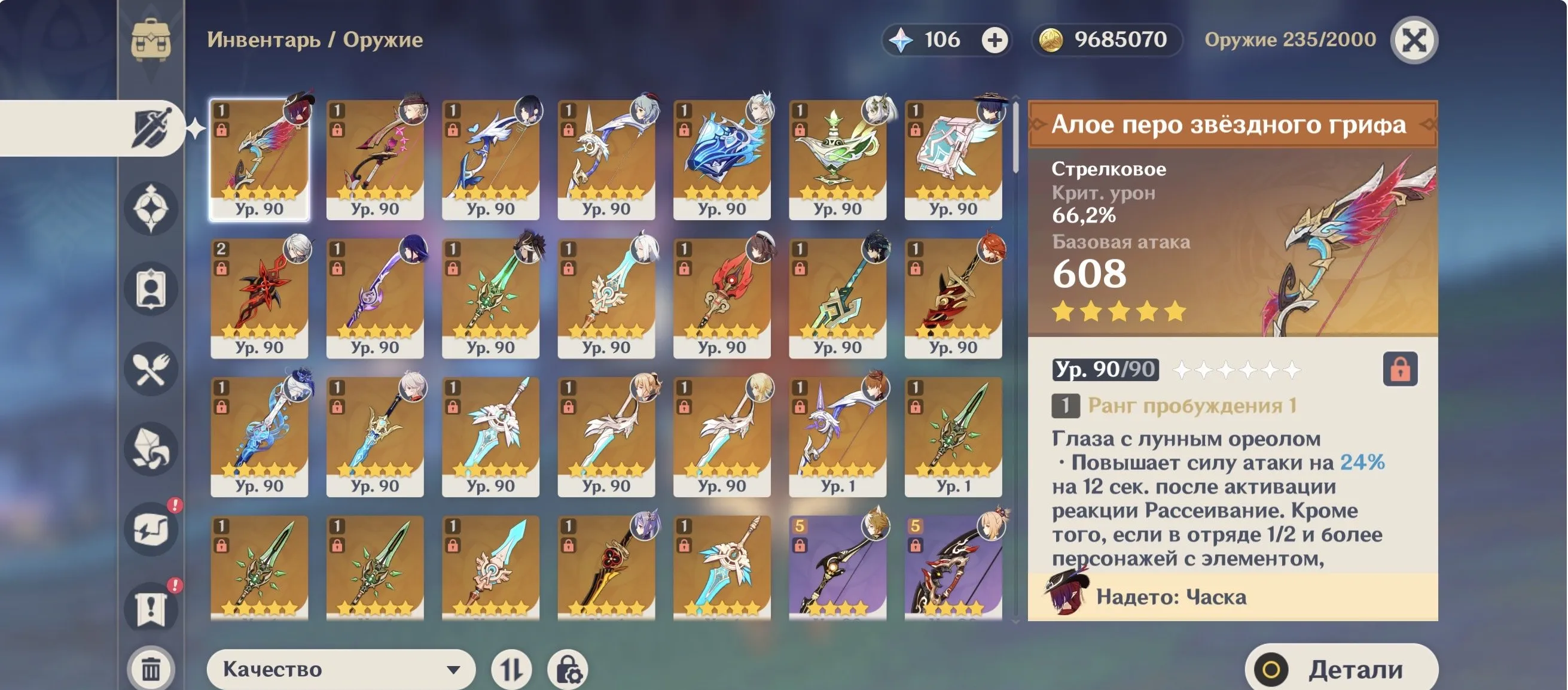Click the plus to buy primogems
Image resolution: width=1568 pixels, height=690 pixels.
pyautogui.click(x=993, y=39)
